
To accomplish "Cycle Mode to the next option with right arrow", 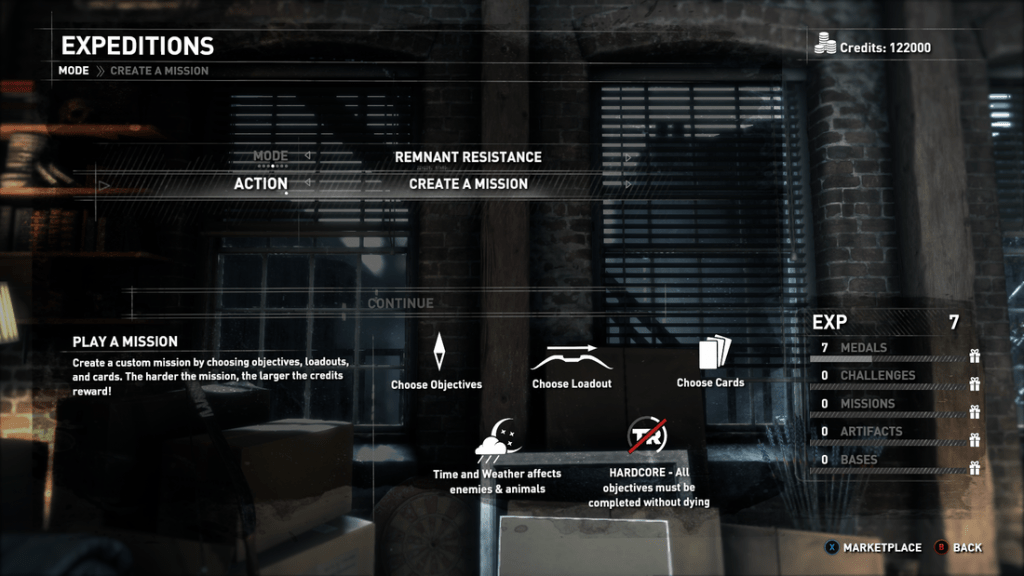I will point(628,157).
